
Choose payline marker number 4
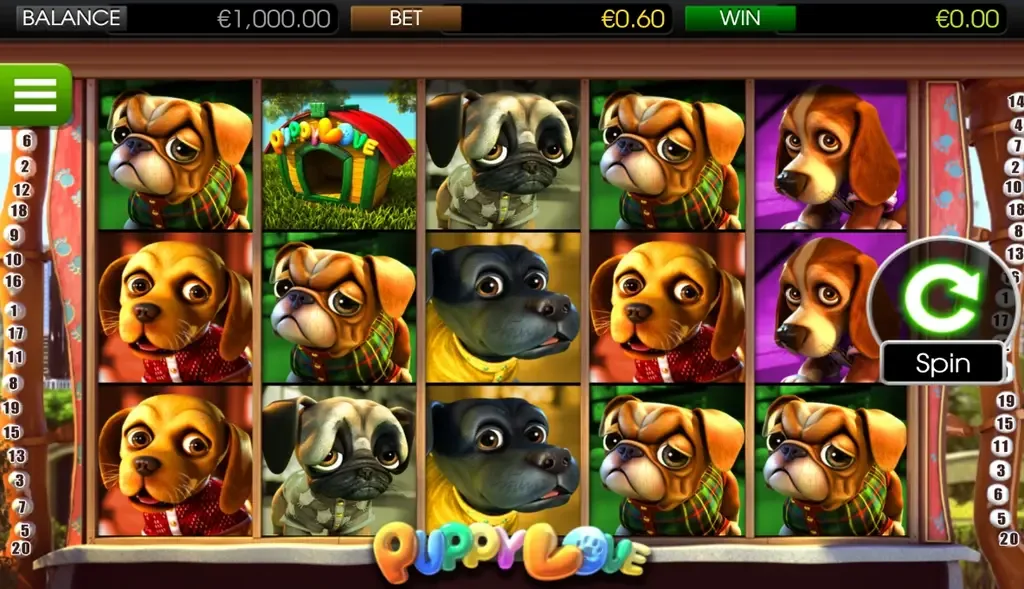(1016, 123)
